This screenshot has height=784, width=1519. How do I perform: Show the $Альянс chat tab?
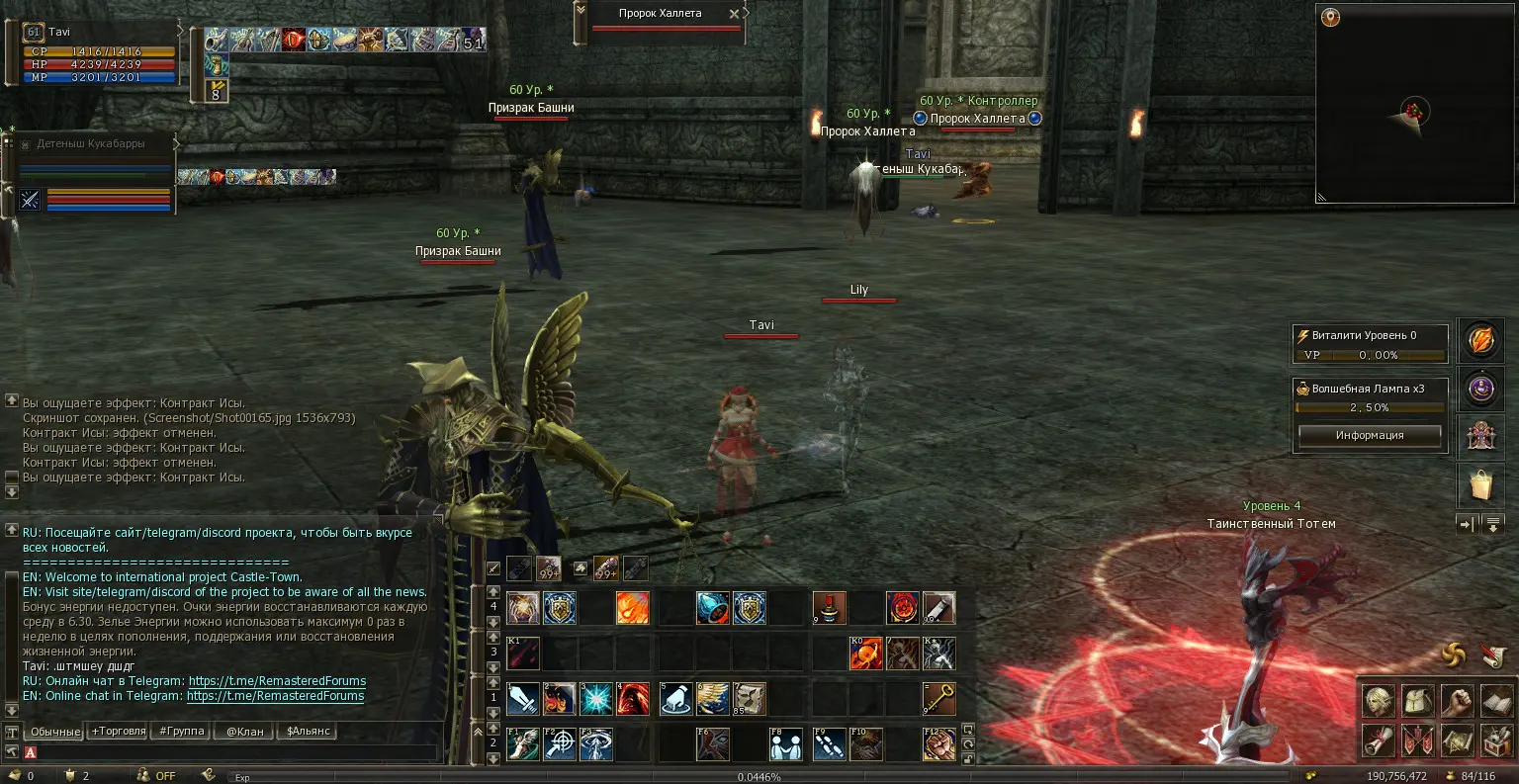click(x=308, y=732)
